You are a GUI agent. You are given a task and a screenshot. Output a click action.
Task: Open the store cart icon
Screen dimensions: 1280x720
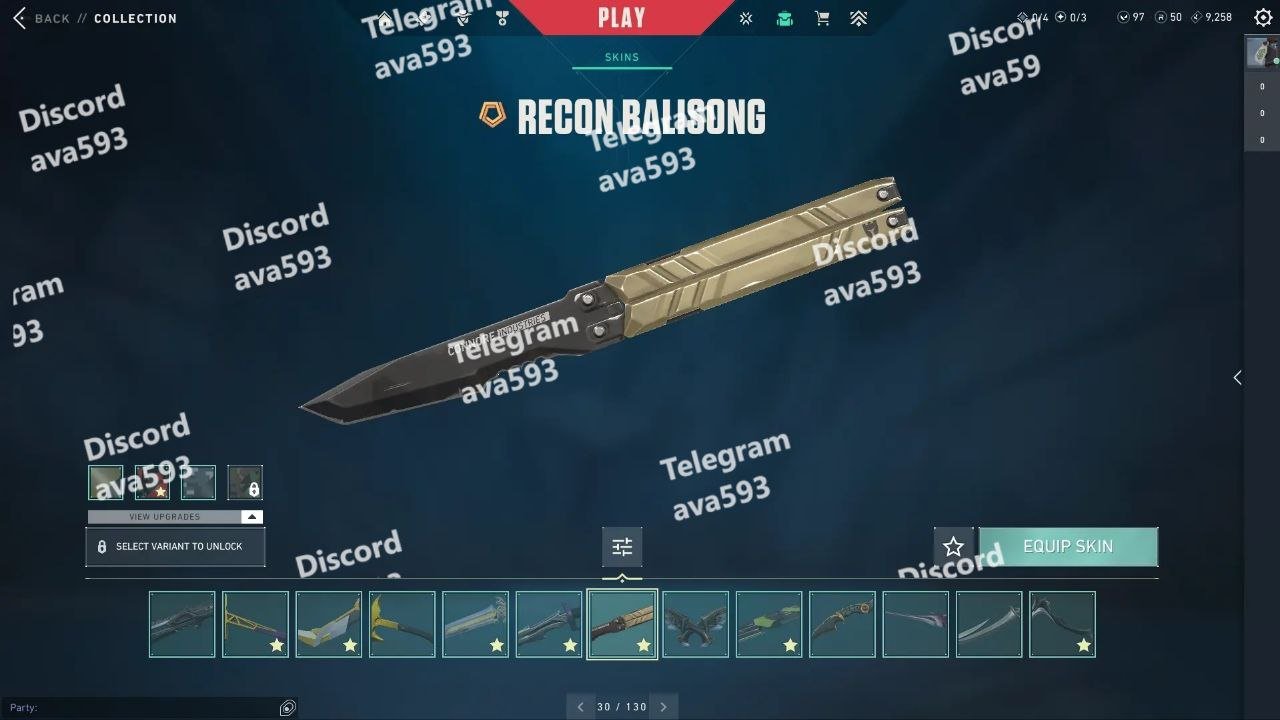(822, 18)
